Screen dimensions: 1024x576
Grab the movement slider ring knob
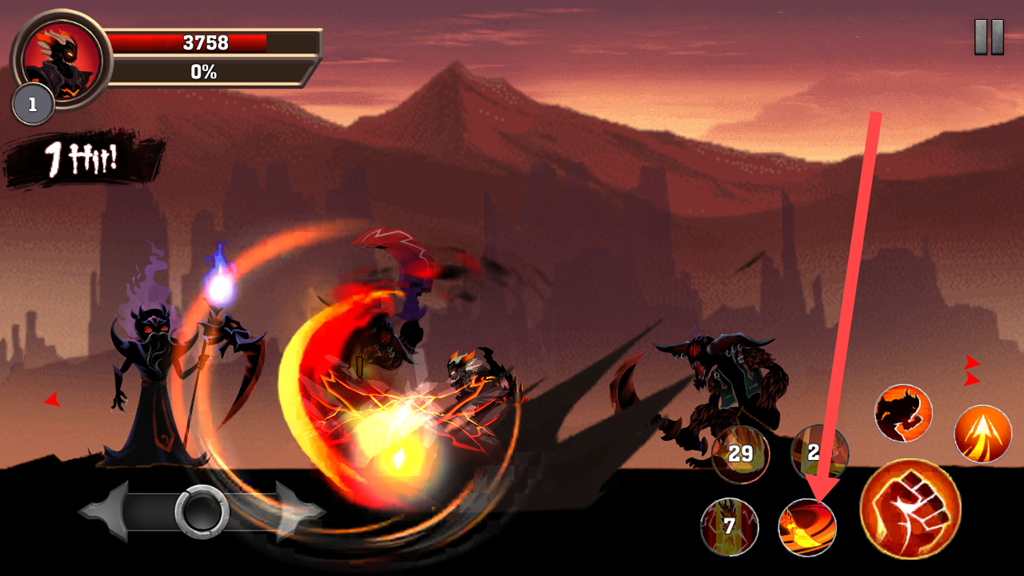[x=202, y=512]
